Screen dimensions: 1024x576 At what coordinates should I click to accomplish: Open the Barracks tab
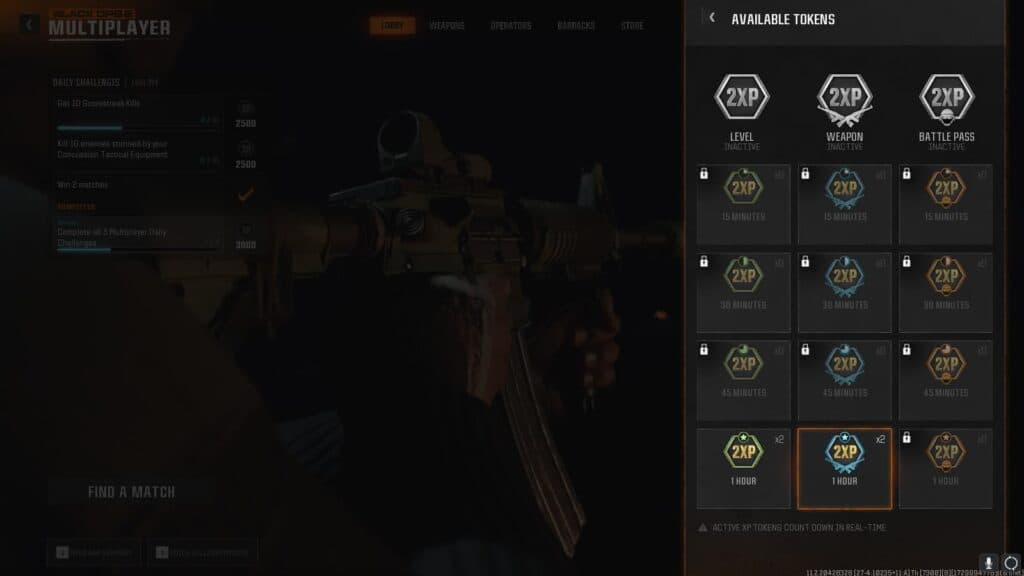[576, 25]
